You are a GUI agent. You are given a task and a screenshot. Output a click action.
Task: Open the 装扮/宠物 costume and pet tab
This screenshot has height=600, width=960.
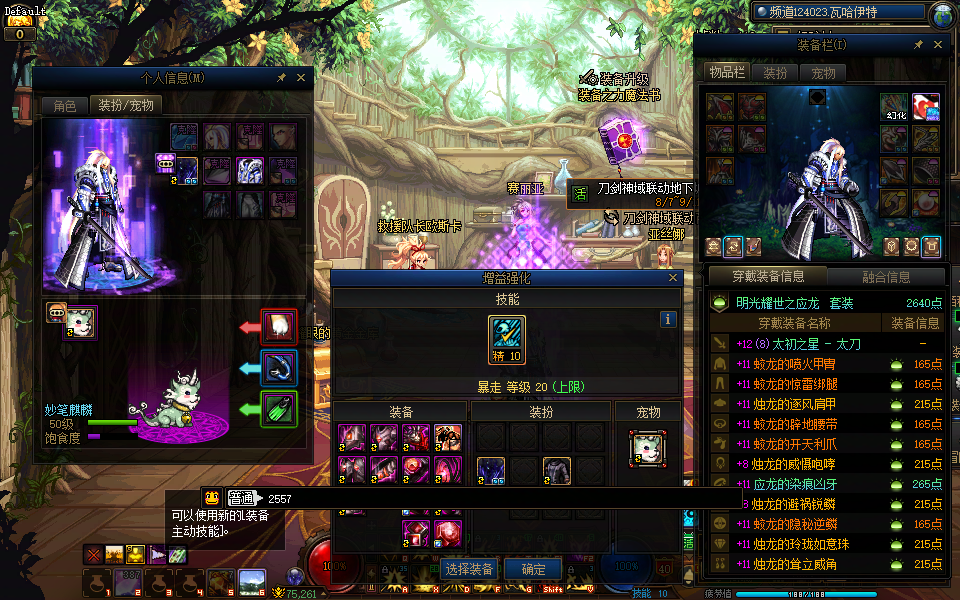point(125,105)
